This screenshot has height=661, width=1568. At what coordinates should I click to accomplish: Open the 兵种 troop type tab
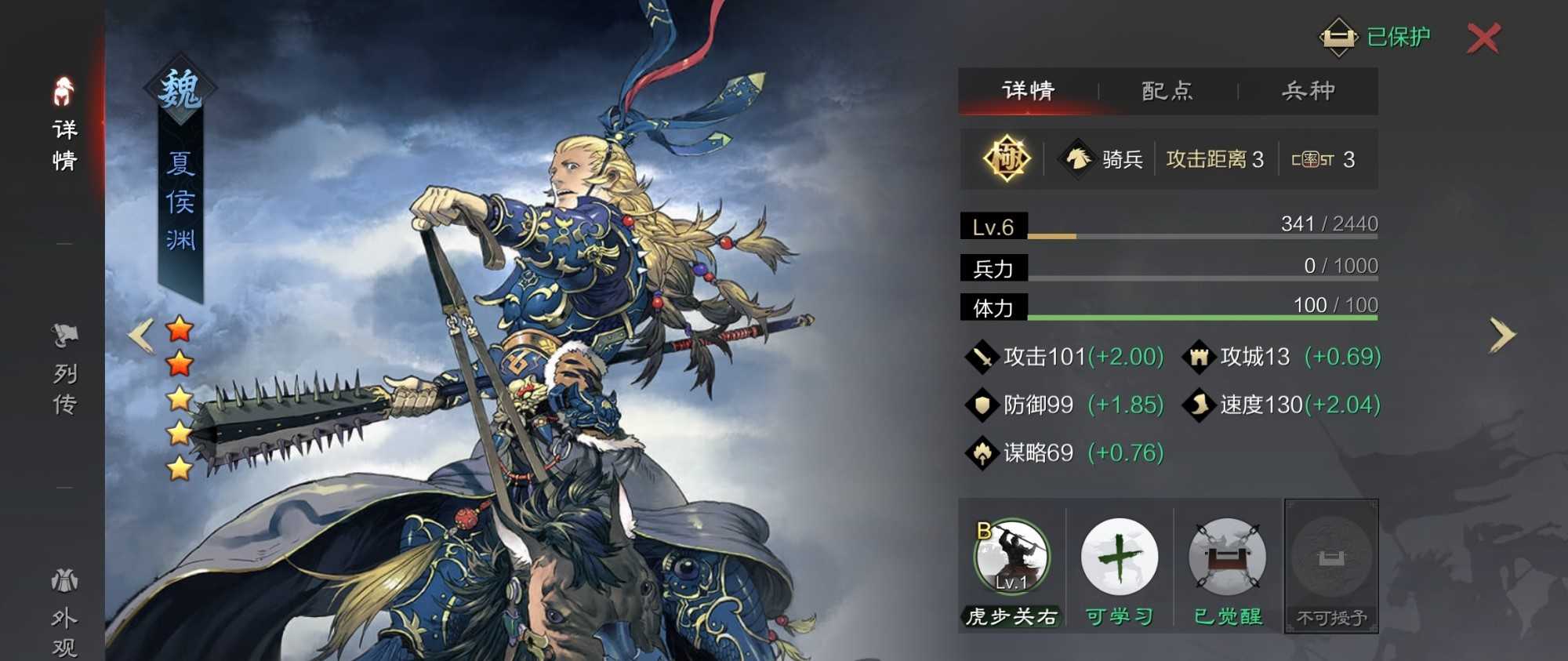pos(1308,91)
